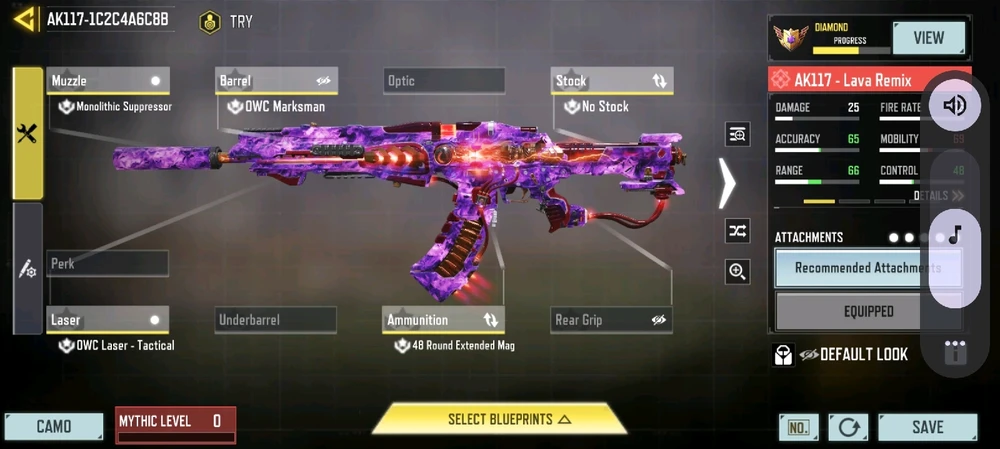Open the EQUIPPED attachments list
Image resolution: width=1000 pixels, height=449 pixels.
coord(868,311)
